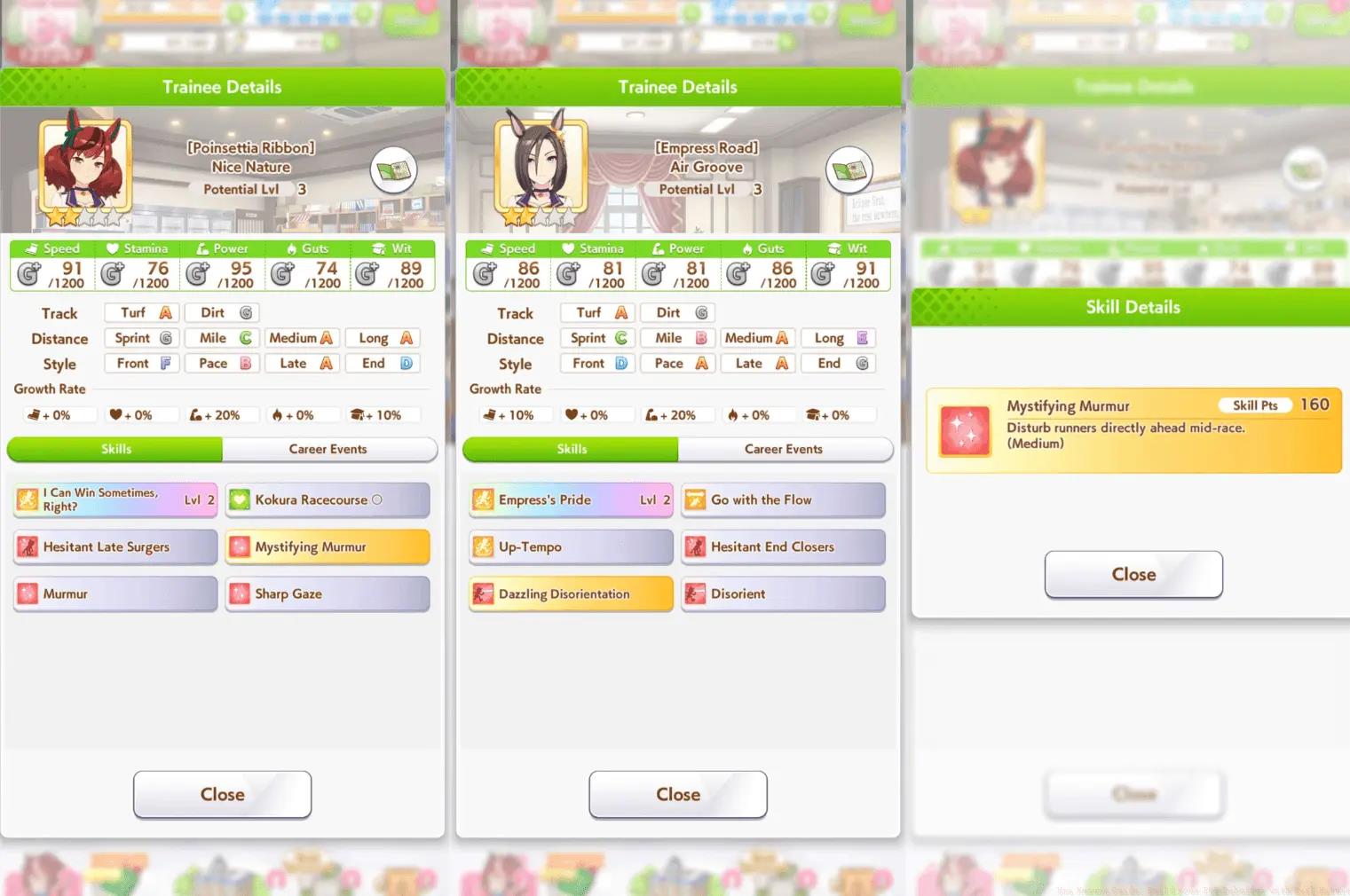This screenshot has width=1350, height=896.
Task: Select the Go with the Flow skill
Action: (783, 500)
